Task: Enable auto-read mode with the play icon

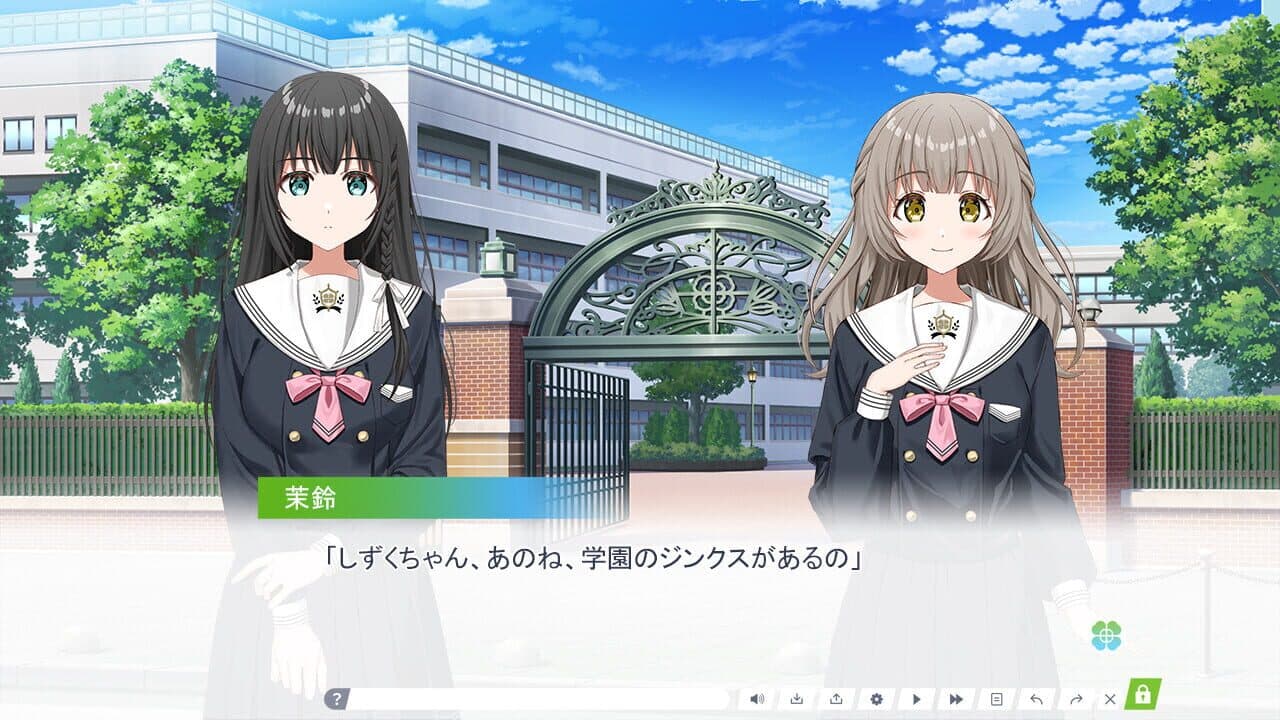Action: click(x=917, y=698)
